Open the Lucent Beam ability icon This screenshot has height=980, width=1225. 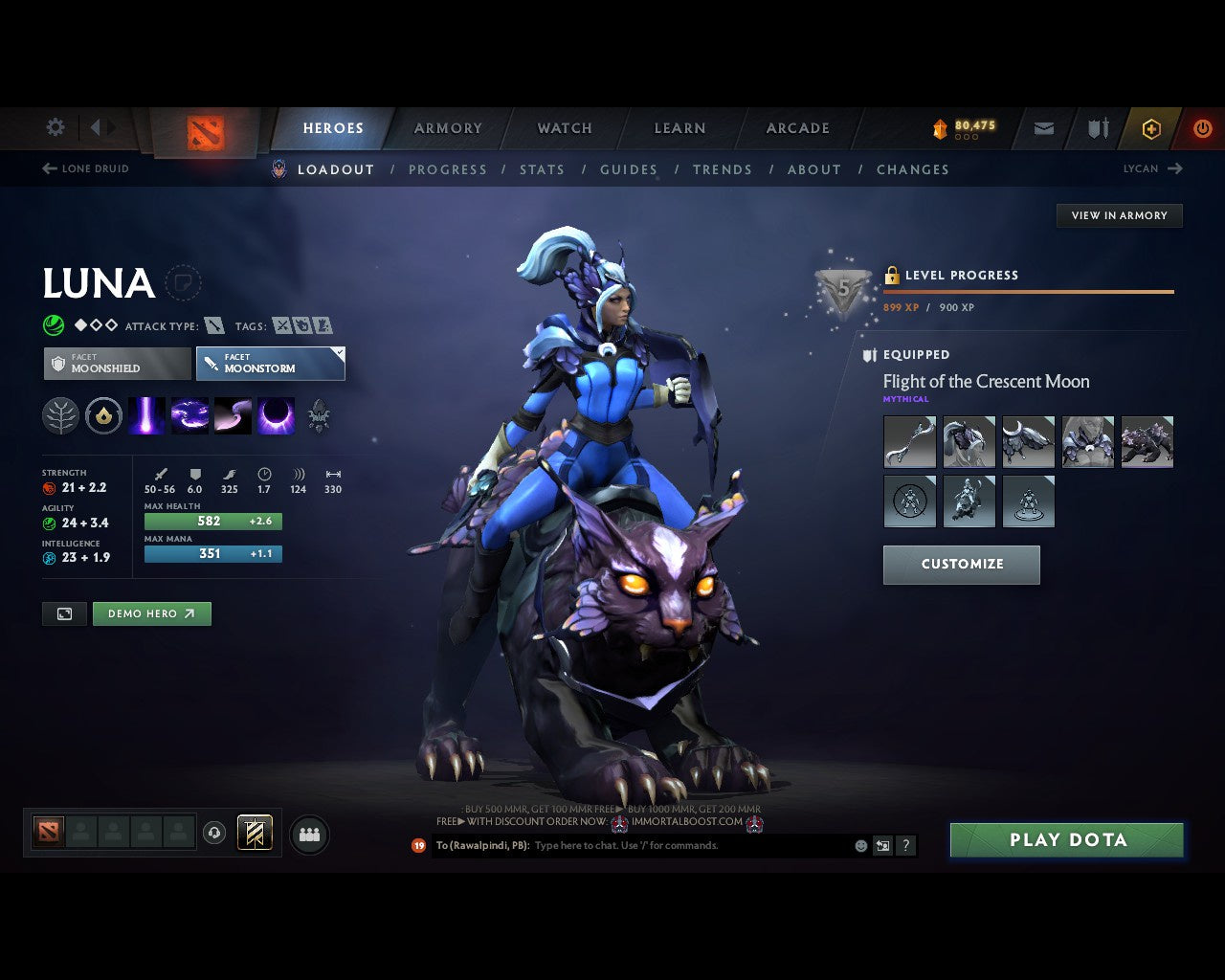click(x=146, y=414)
